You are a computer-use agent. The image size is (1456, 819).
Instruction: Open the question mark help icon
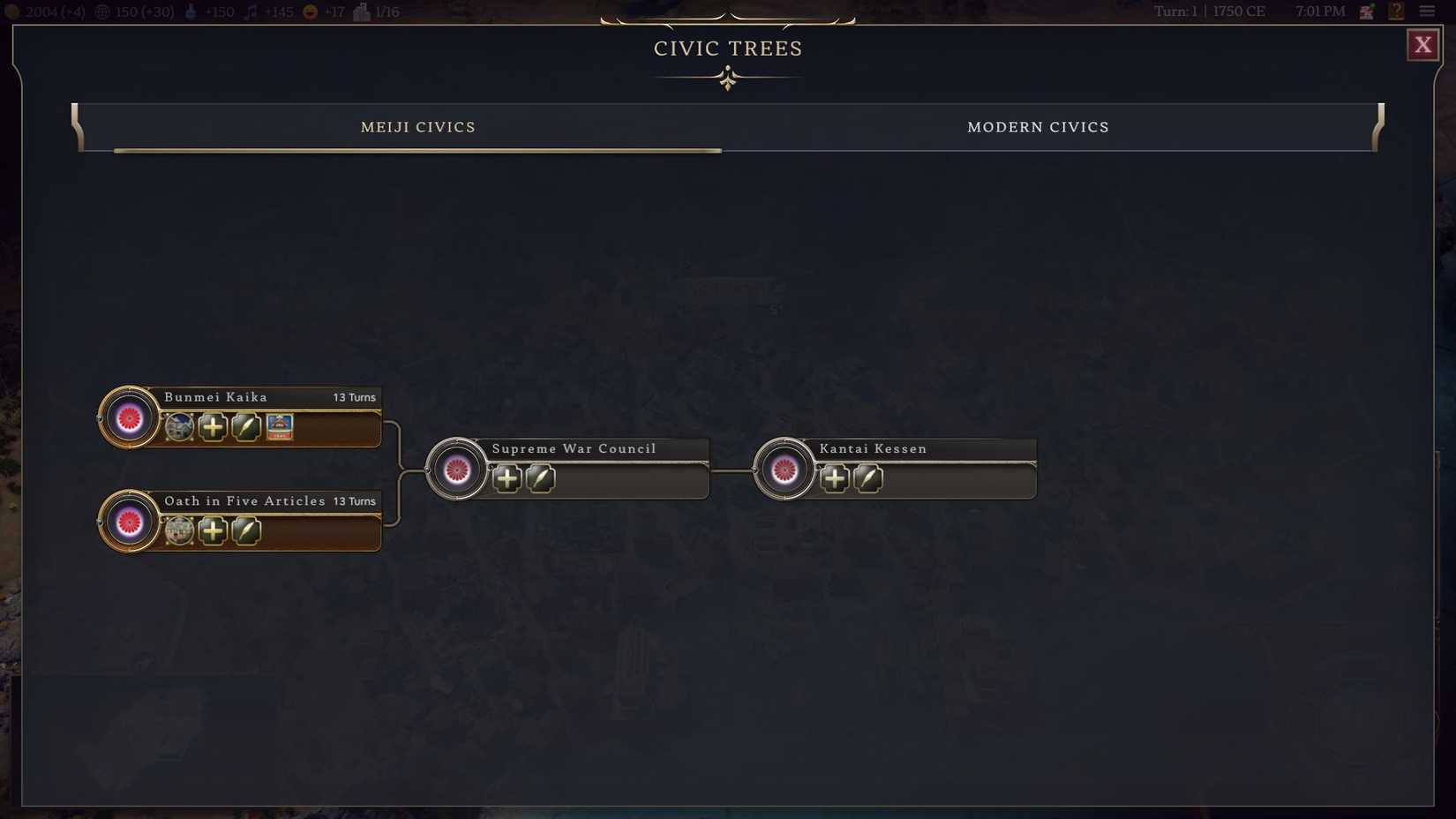click(1397, 11)
